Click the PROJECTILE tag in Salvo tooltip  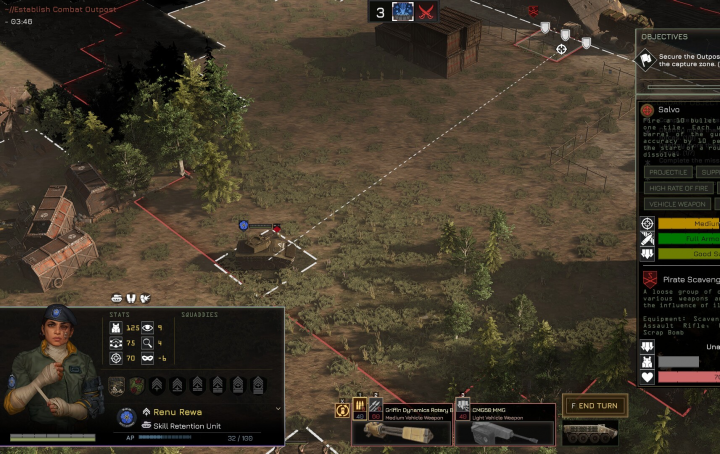pyautogui.click(x=667, y=172)
